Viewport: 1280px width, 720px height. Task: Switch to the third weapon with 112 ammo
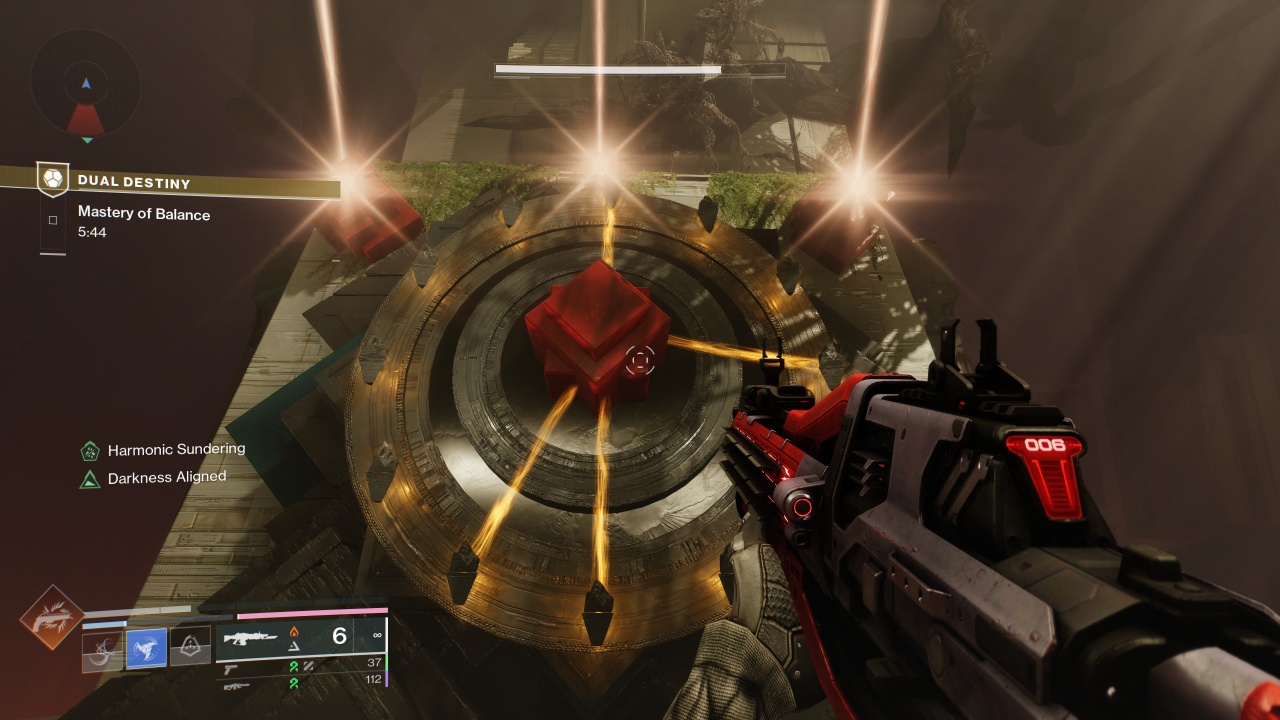[237, 686]
